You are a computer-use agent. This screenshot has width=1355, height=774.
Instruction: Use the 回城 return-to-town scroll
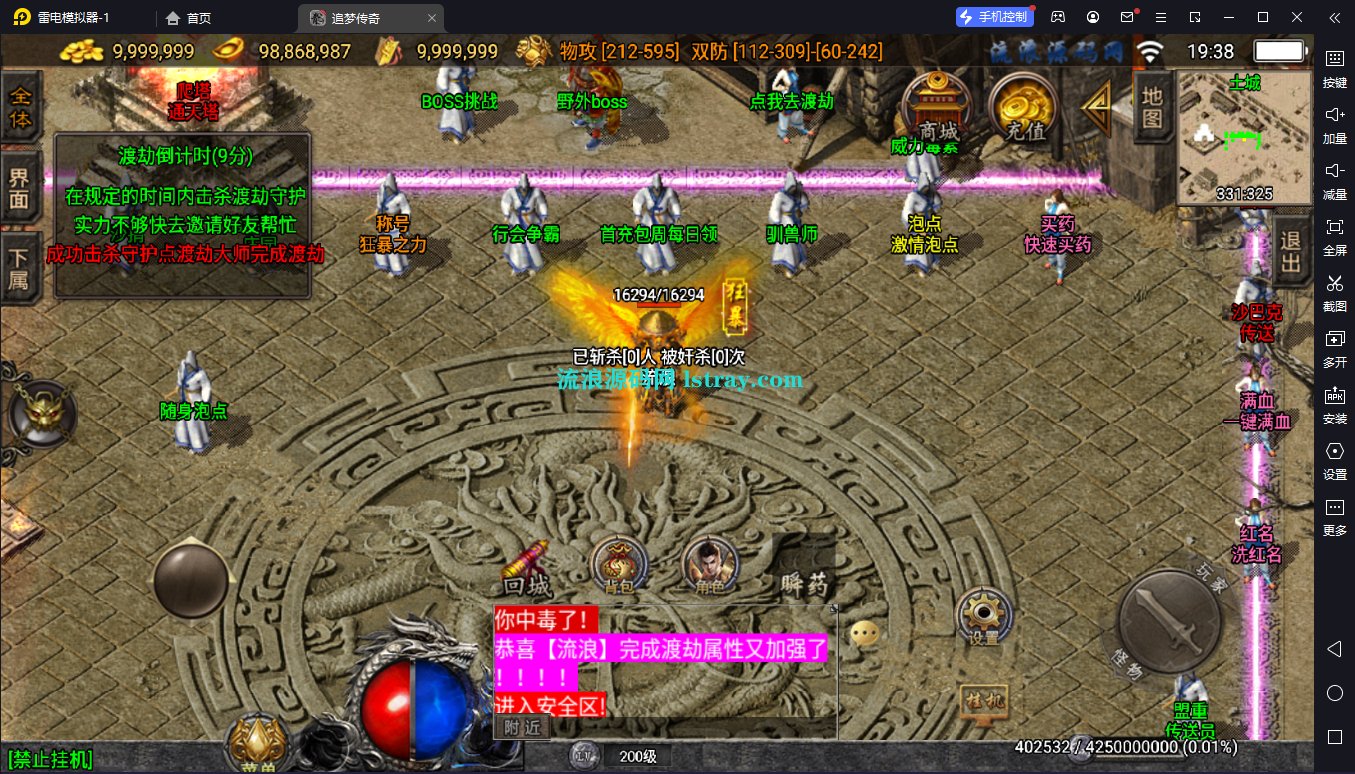click(527, 568)
